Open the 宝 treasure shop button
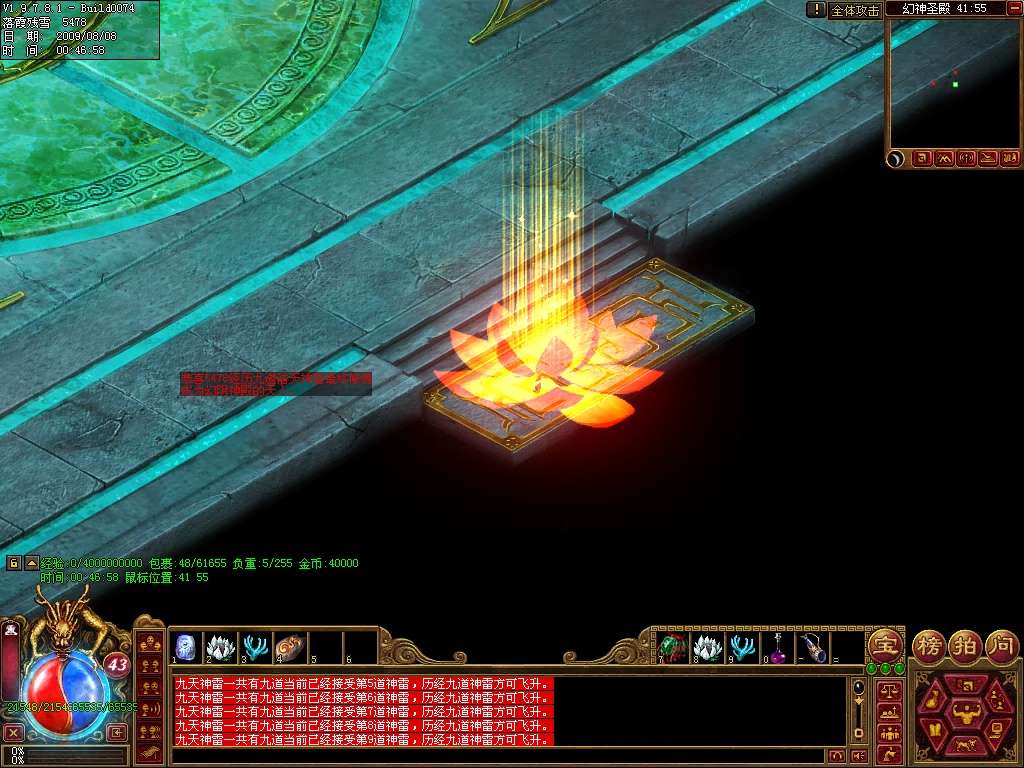 pyautogui.click(x=884, y=643)
